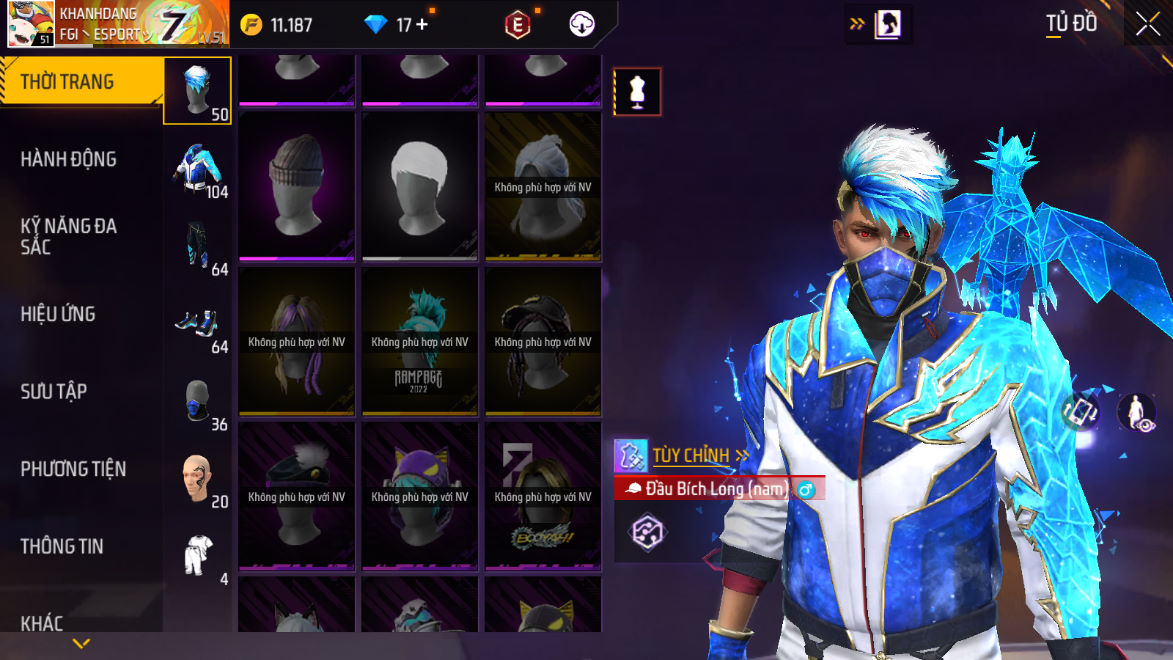Show the THÔNG TIN section
1173x660 pixels.
[62, 546]
